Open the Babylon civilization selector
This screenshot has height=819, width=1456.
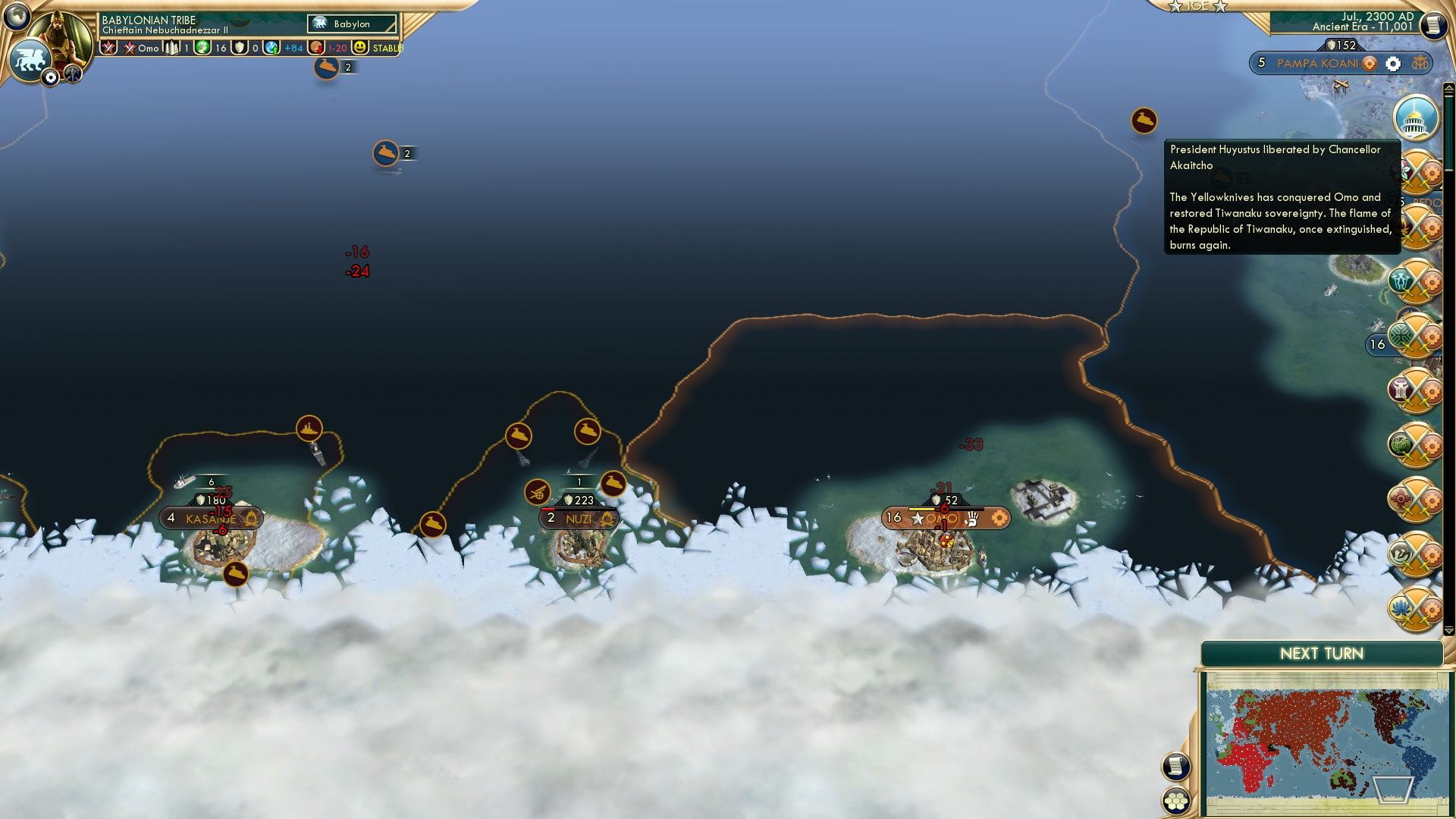tap(352, 24)
